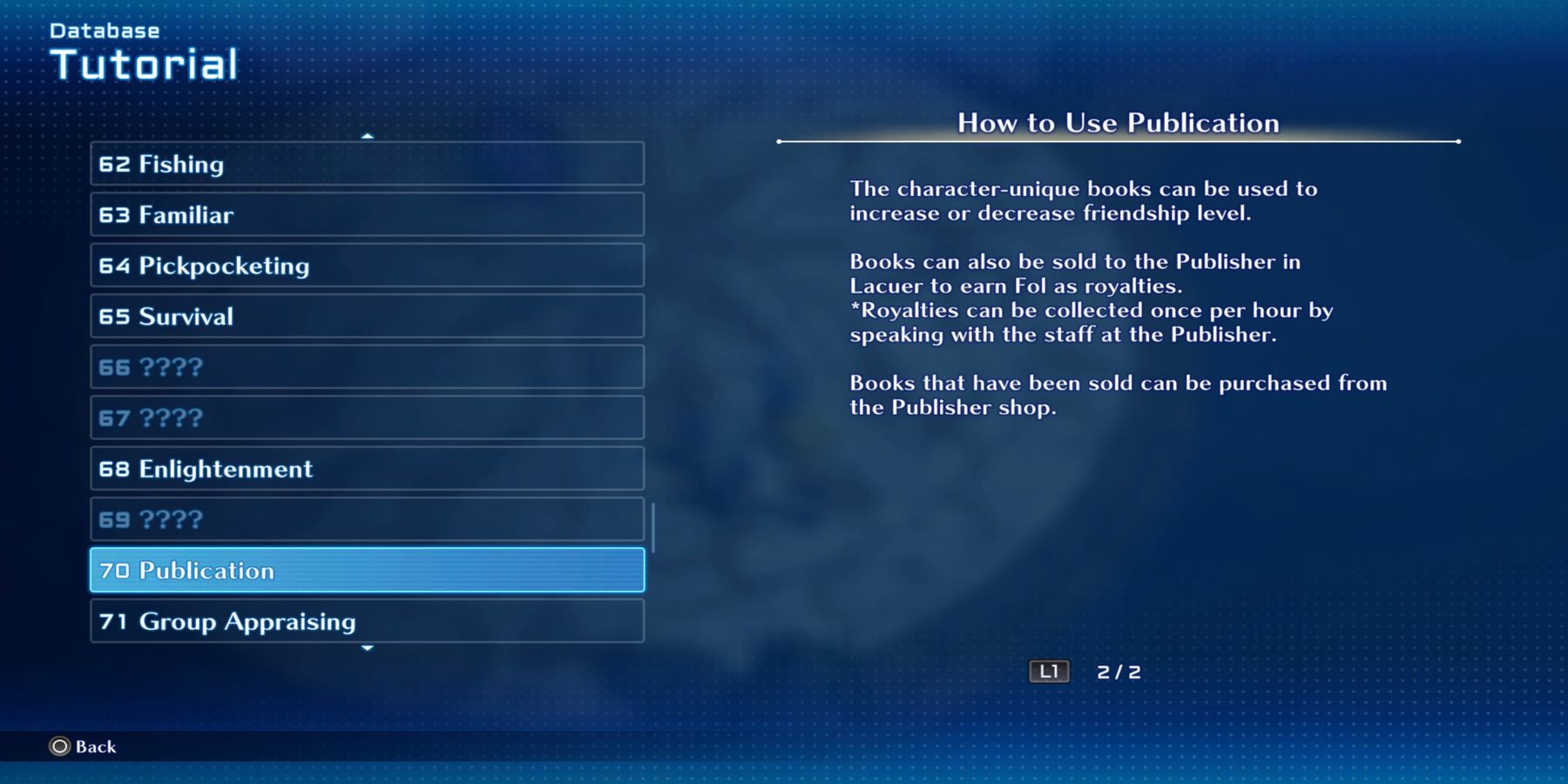Click the locked 69 ???? tutorial slot

pyautogui.click(x=366, y=519)
